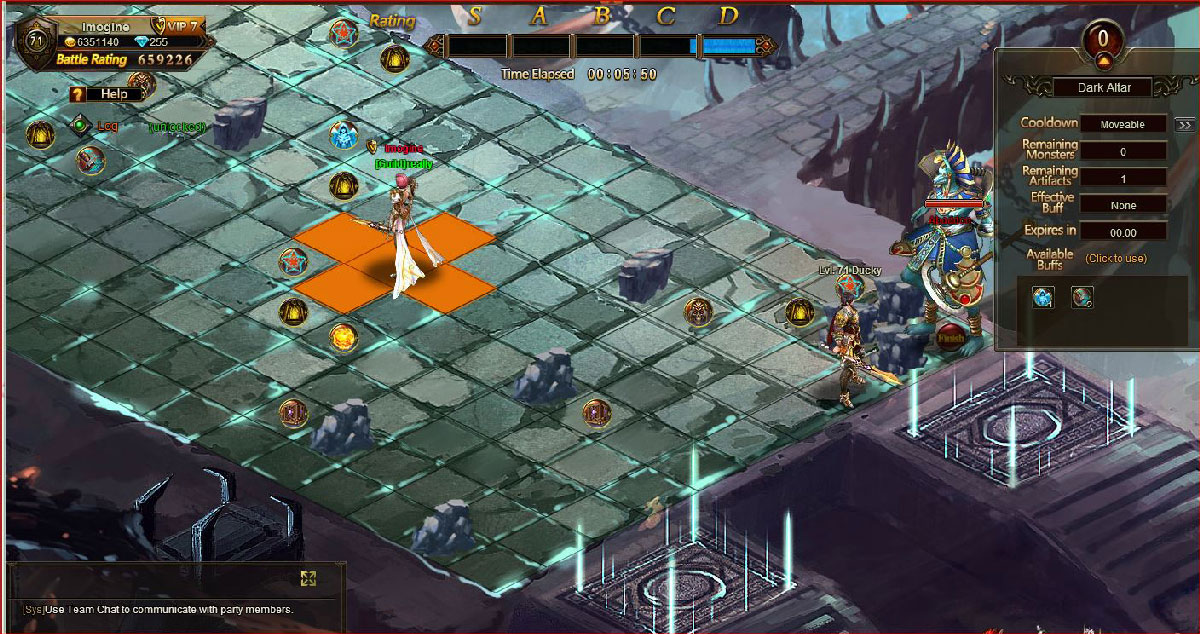Click the level 71 player portrait shield
The width and height of the screenshot is (1200, 634).
click(x=37, y=42)
